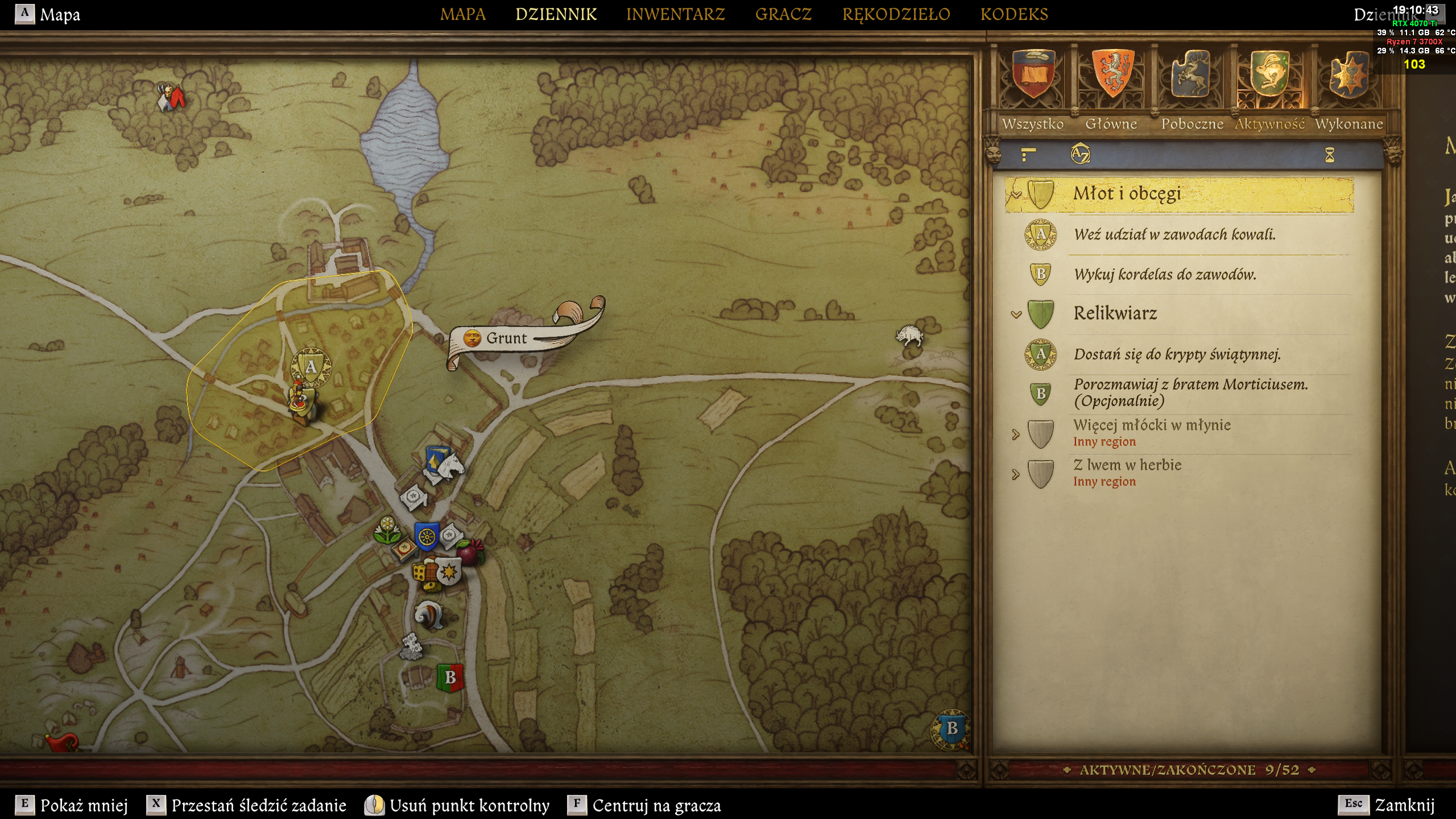Filter quests by Poboczne
This screenshot has height=819, width=1456.
click(x=1192, y=85)
